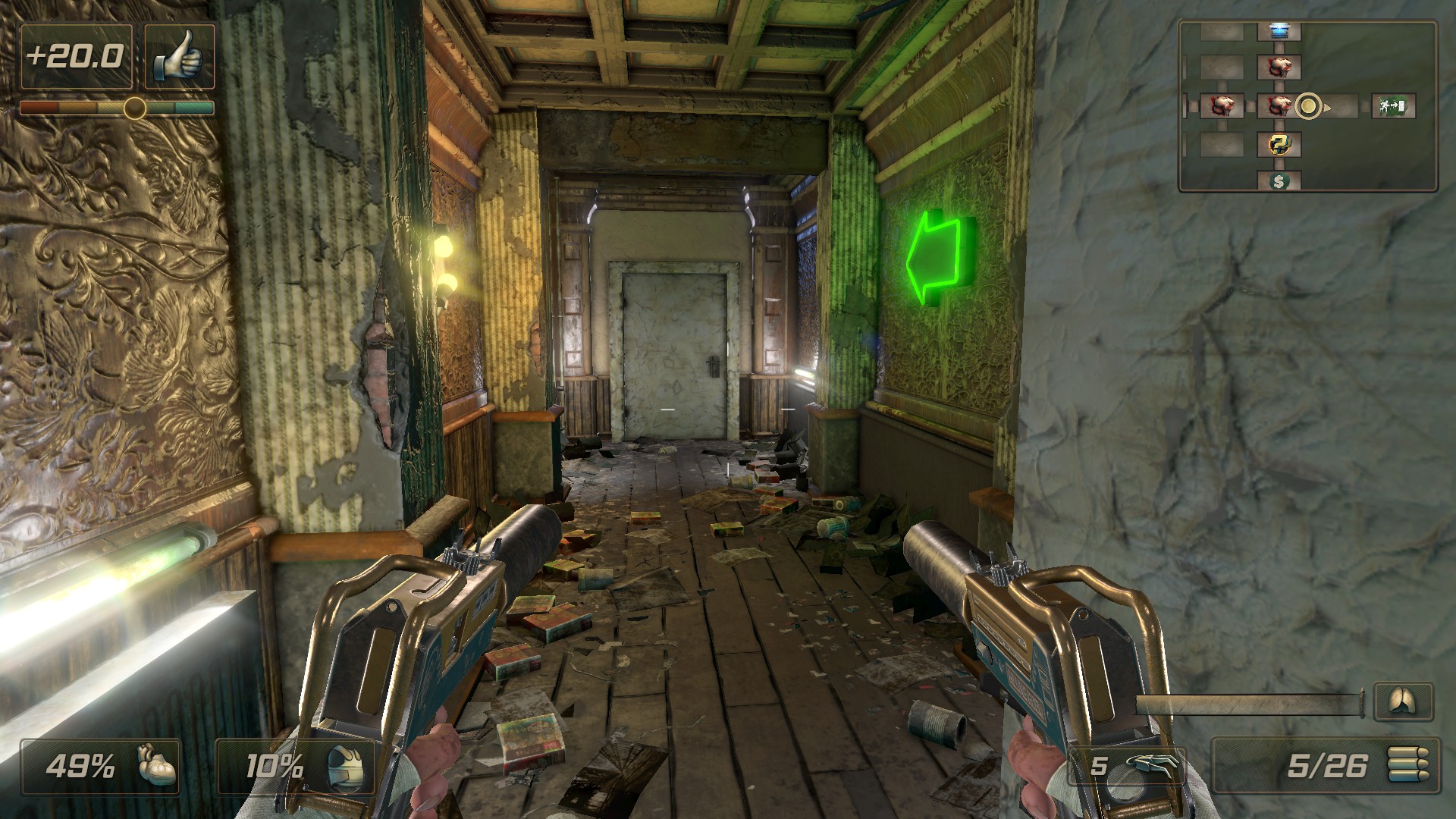
Task: Click the green exit room icon on the minimap
Action: 1392,106
